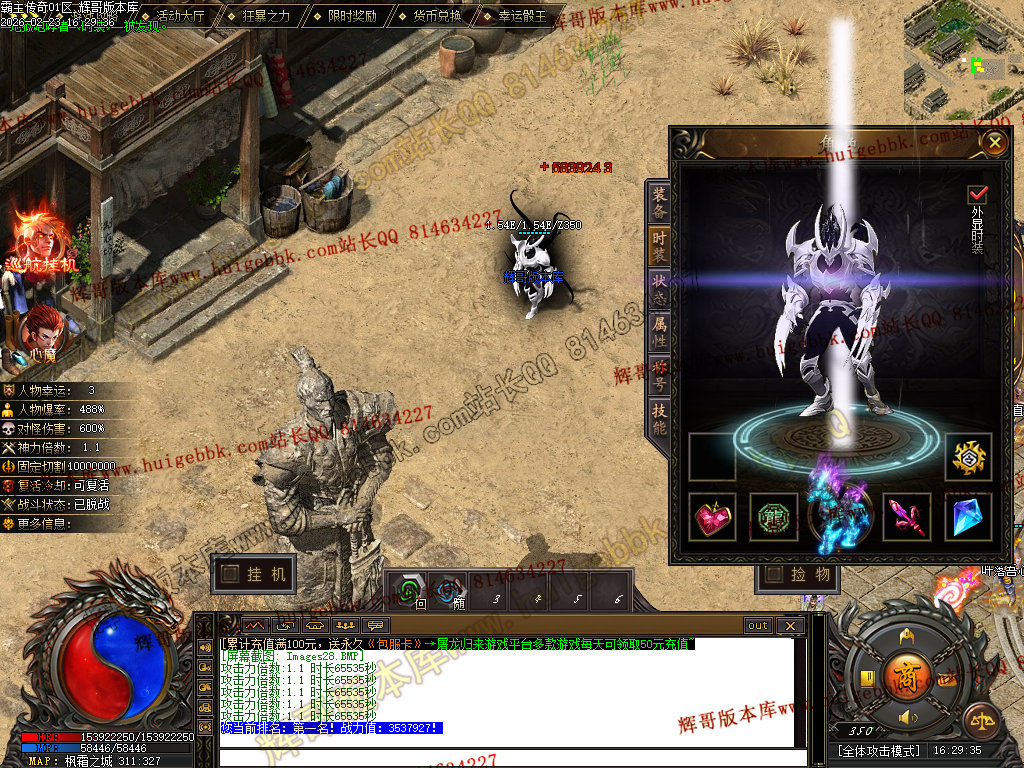Close the chat window

789,626
